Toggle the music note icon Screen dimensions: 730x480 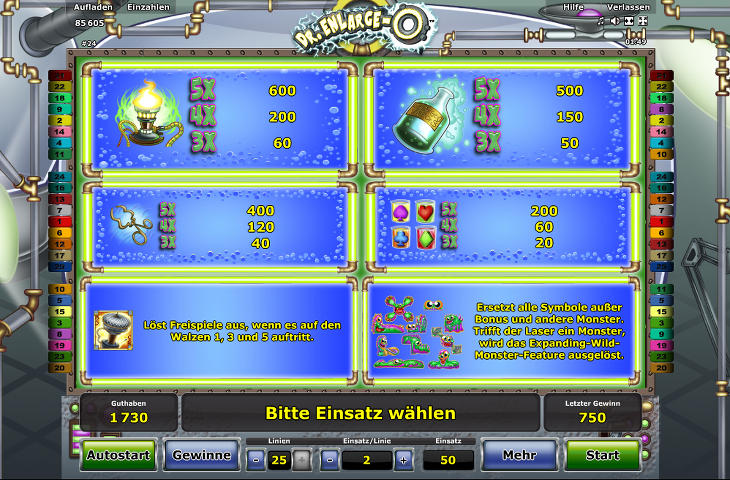pyautogui.click(x=601, y=20)
